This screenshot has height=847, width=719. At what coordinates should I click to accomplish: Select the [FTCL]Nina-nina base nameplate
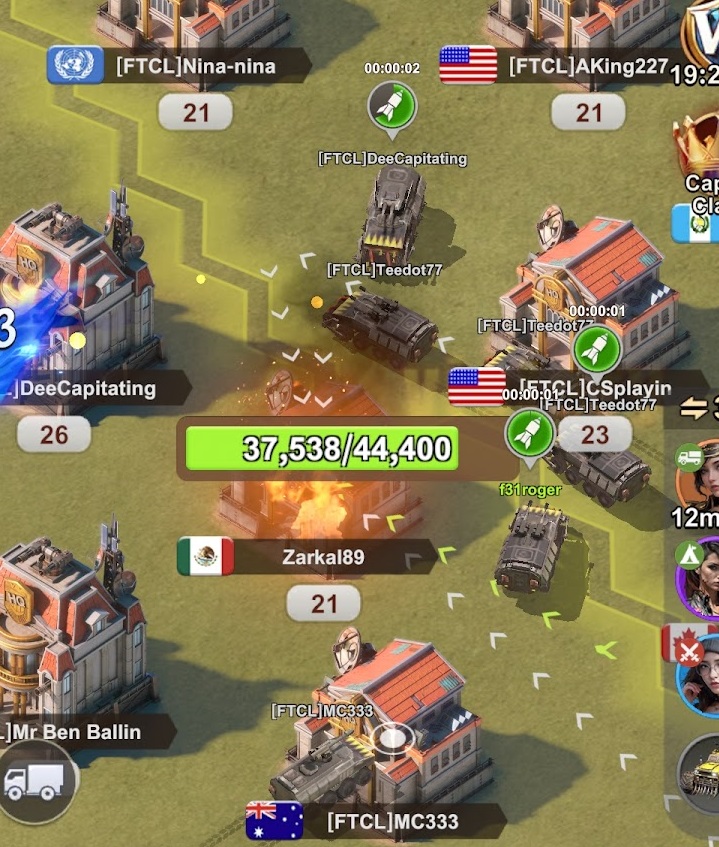pos(194,67)
